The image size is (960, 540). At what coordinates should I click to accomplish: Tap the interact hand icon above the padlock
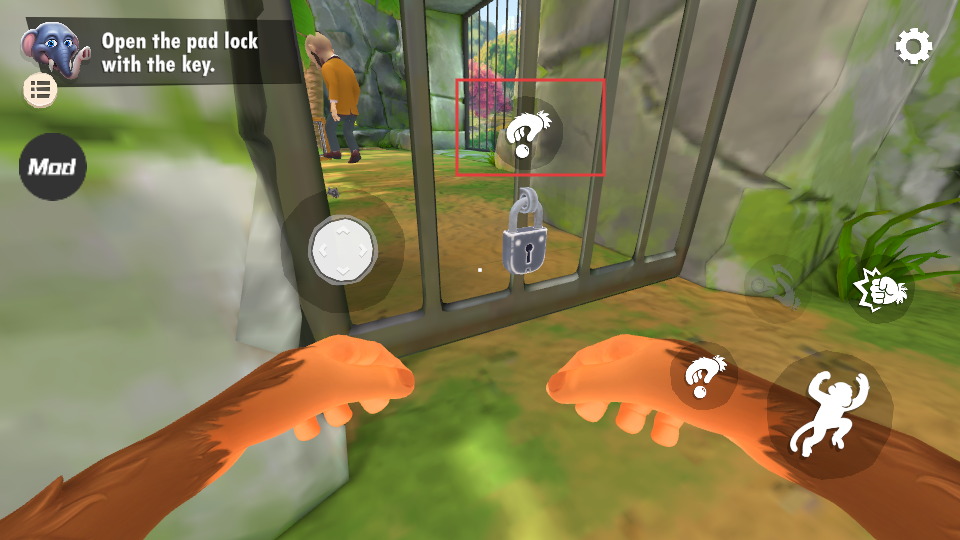529,133
